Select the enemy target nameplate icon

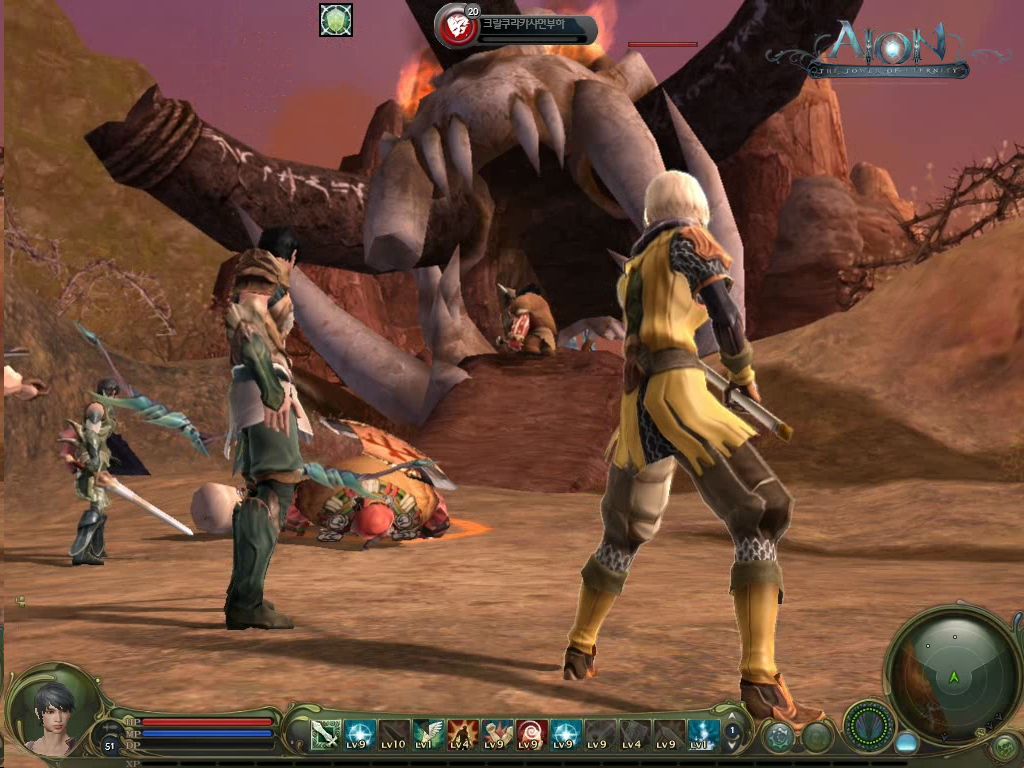pyautogui.click(x=456, y=26)
